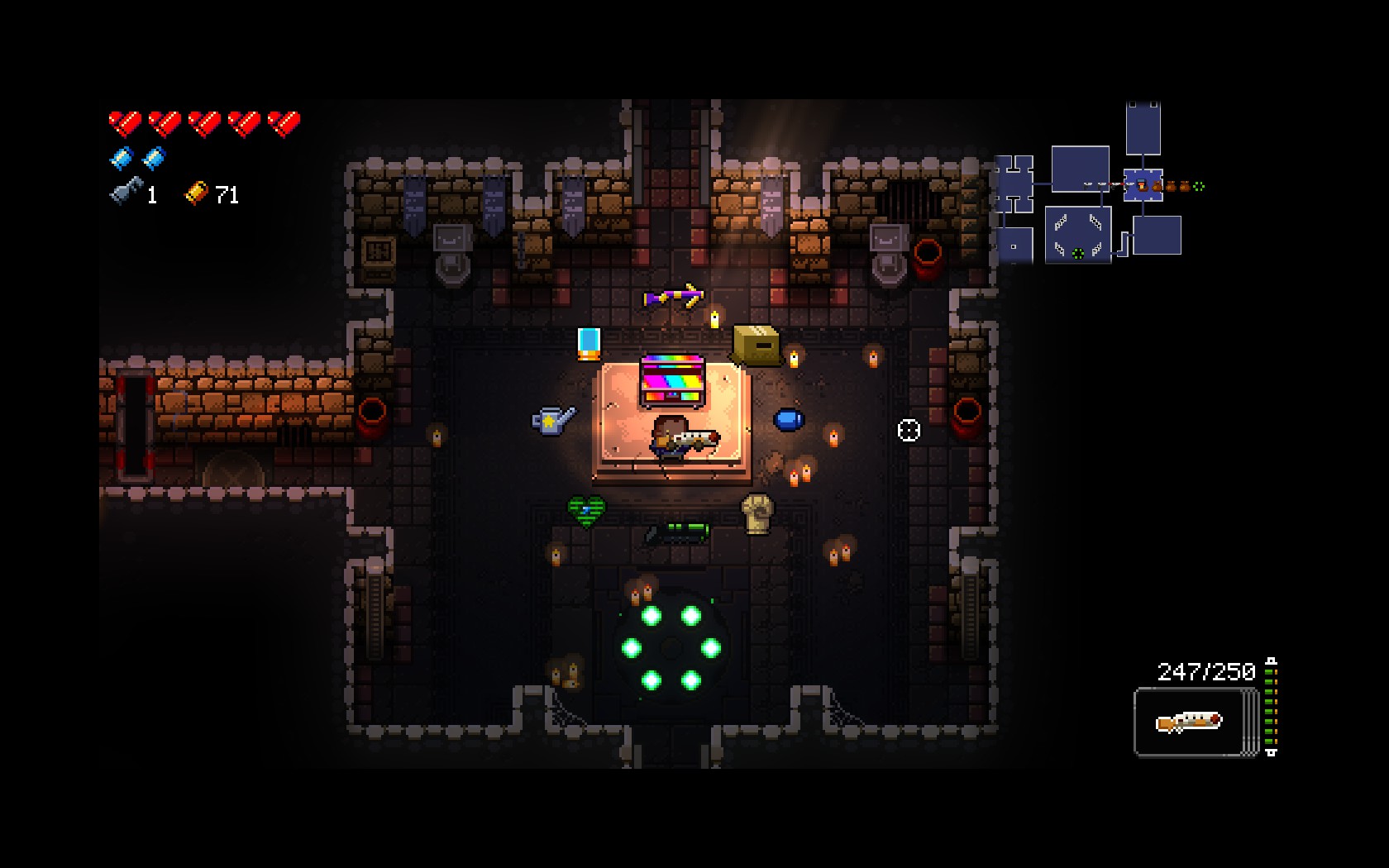Click the crosshair cursor in the room
Image resolution: width=1389 pixels, height=868 pixels.
pos(908,428)
